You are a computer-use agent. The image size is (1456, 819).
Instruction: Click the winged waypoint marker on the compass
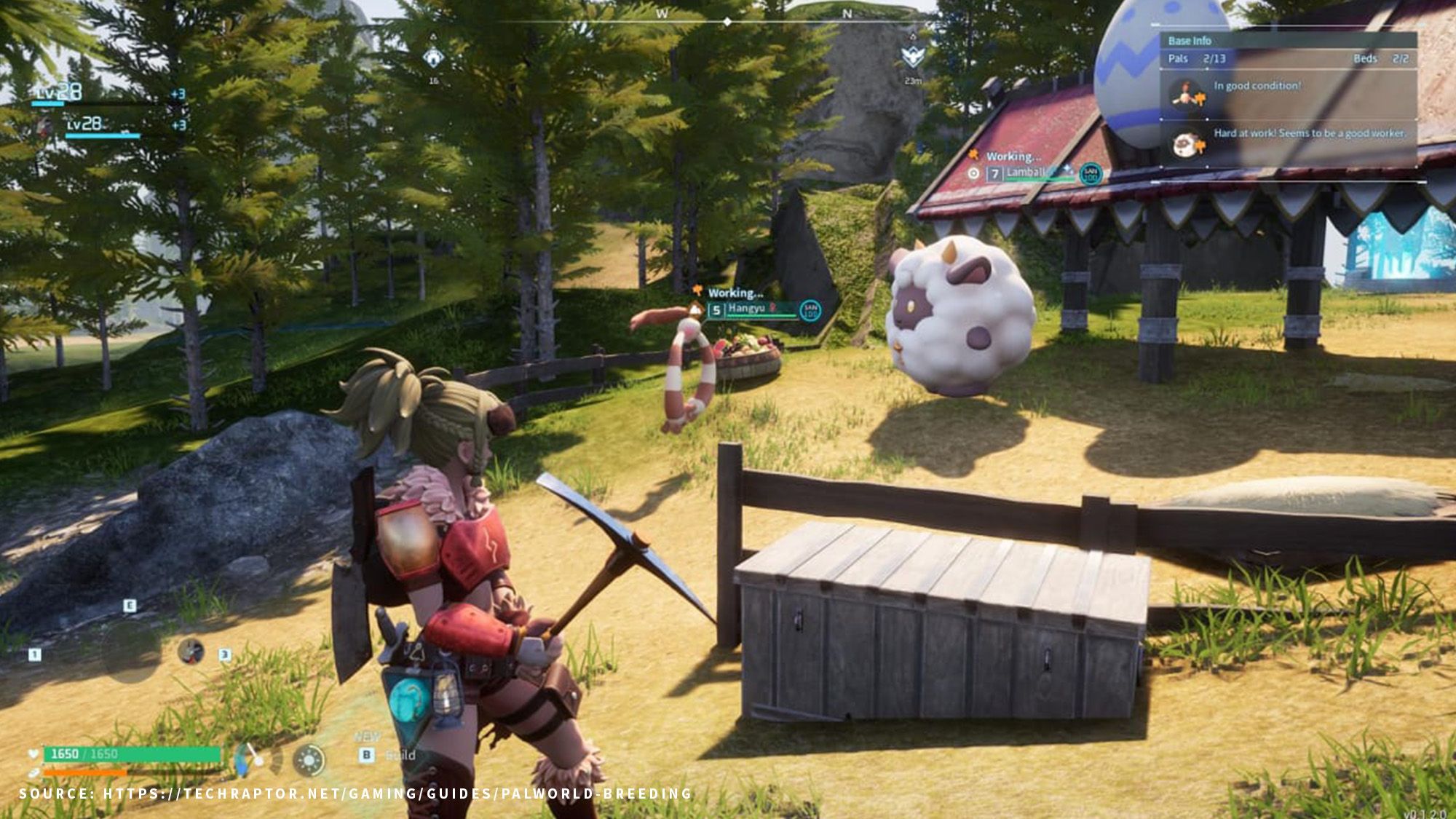tap(913, 56)
